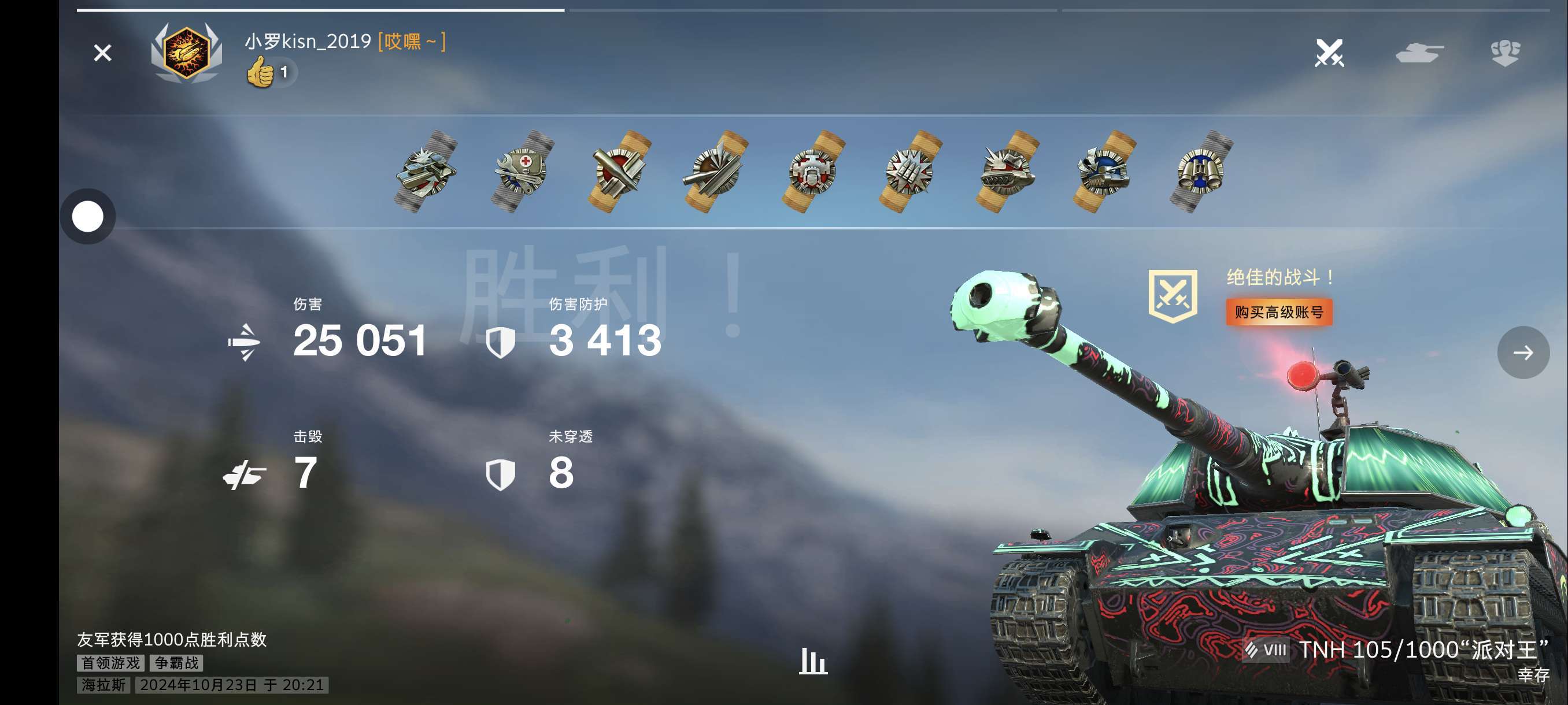The image size is (1568, 705).
Task: Open the player's flame emblem avatar
Action: pos(186,54)
